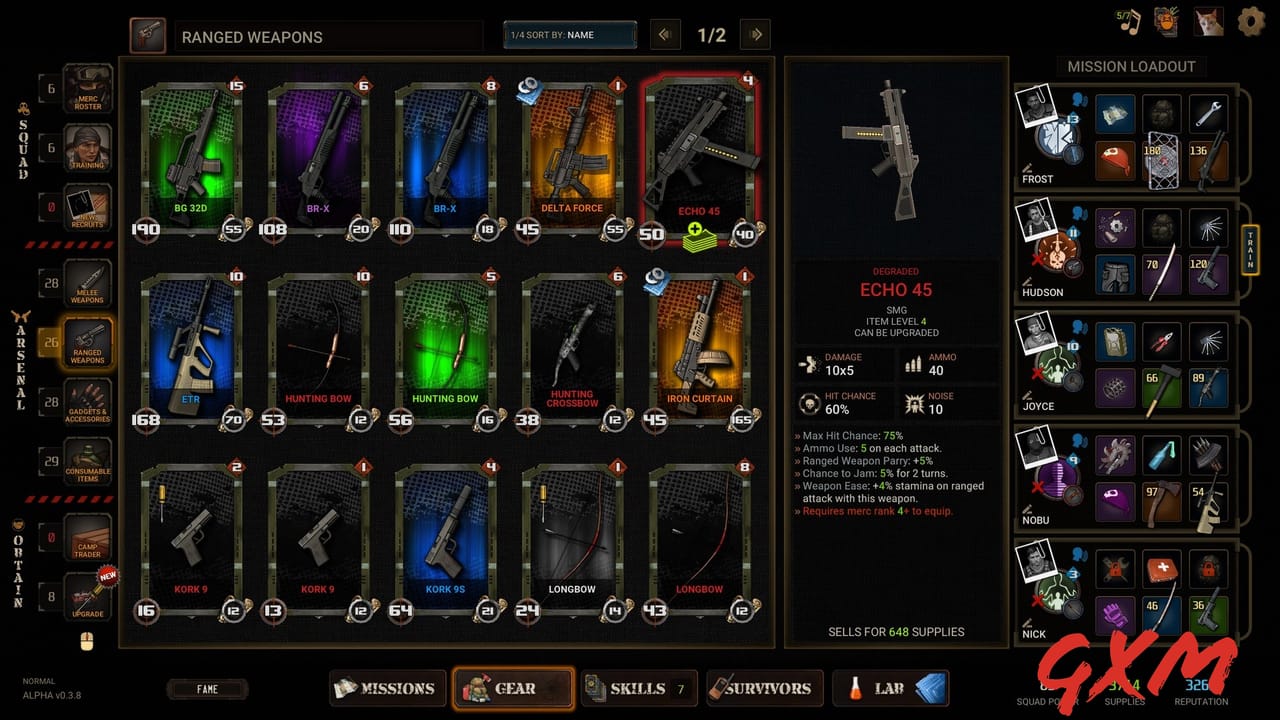Viewport: 1280px width, 720px height.
Task: Open the Survivors tab
Action: [x=765, y=688]
